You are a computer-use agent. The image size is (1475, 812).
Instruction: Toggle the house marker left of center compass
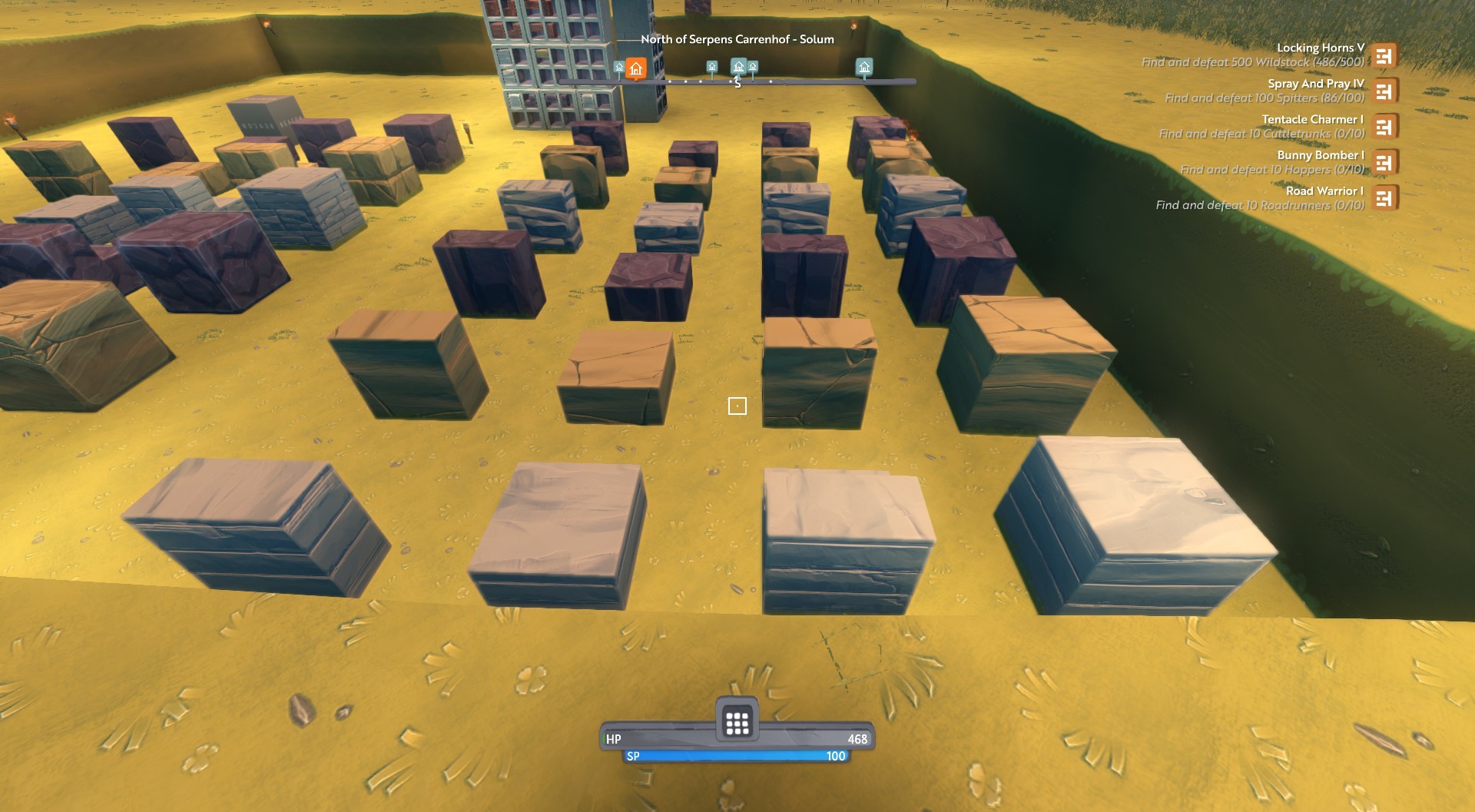point(712,67)
